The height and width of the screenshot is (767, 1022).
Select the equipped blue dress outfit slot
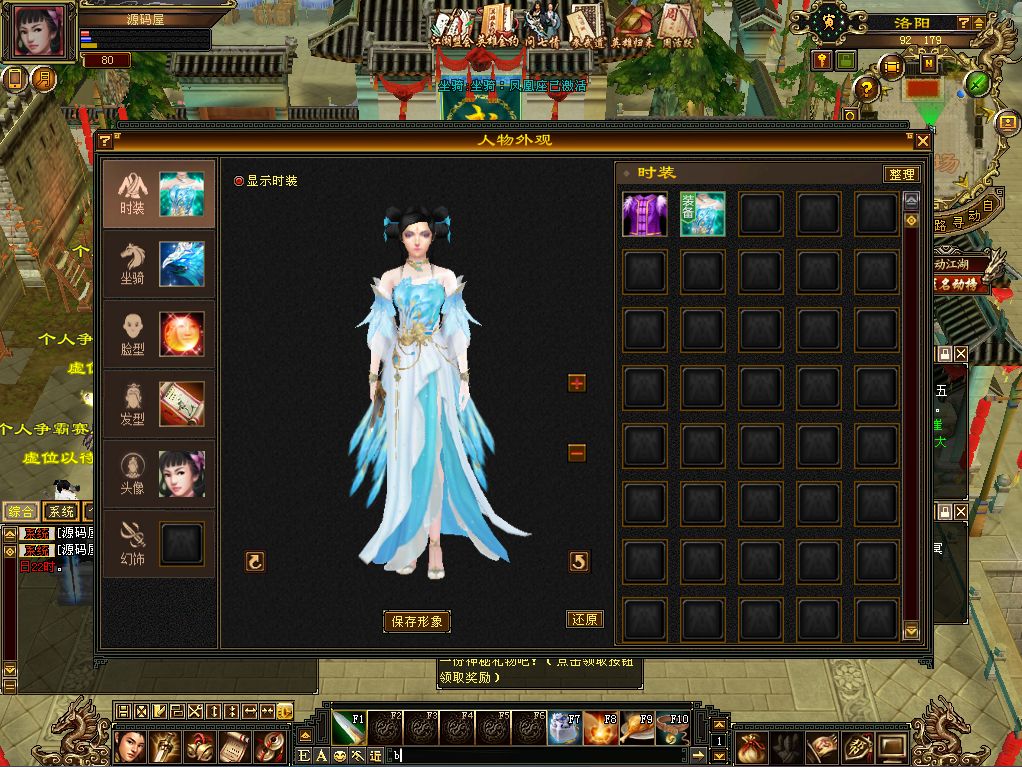(x=703, y=215)
